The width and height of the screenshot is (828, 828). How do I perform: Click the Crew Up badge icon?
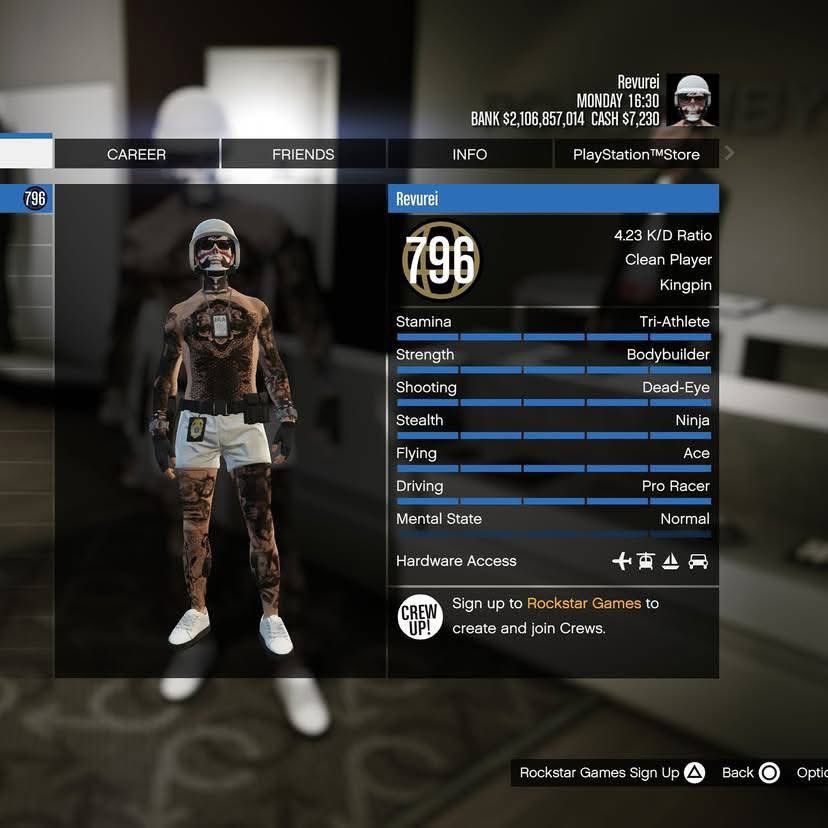point(420,616)
